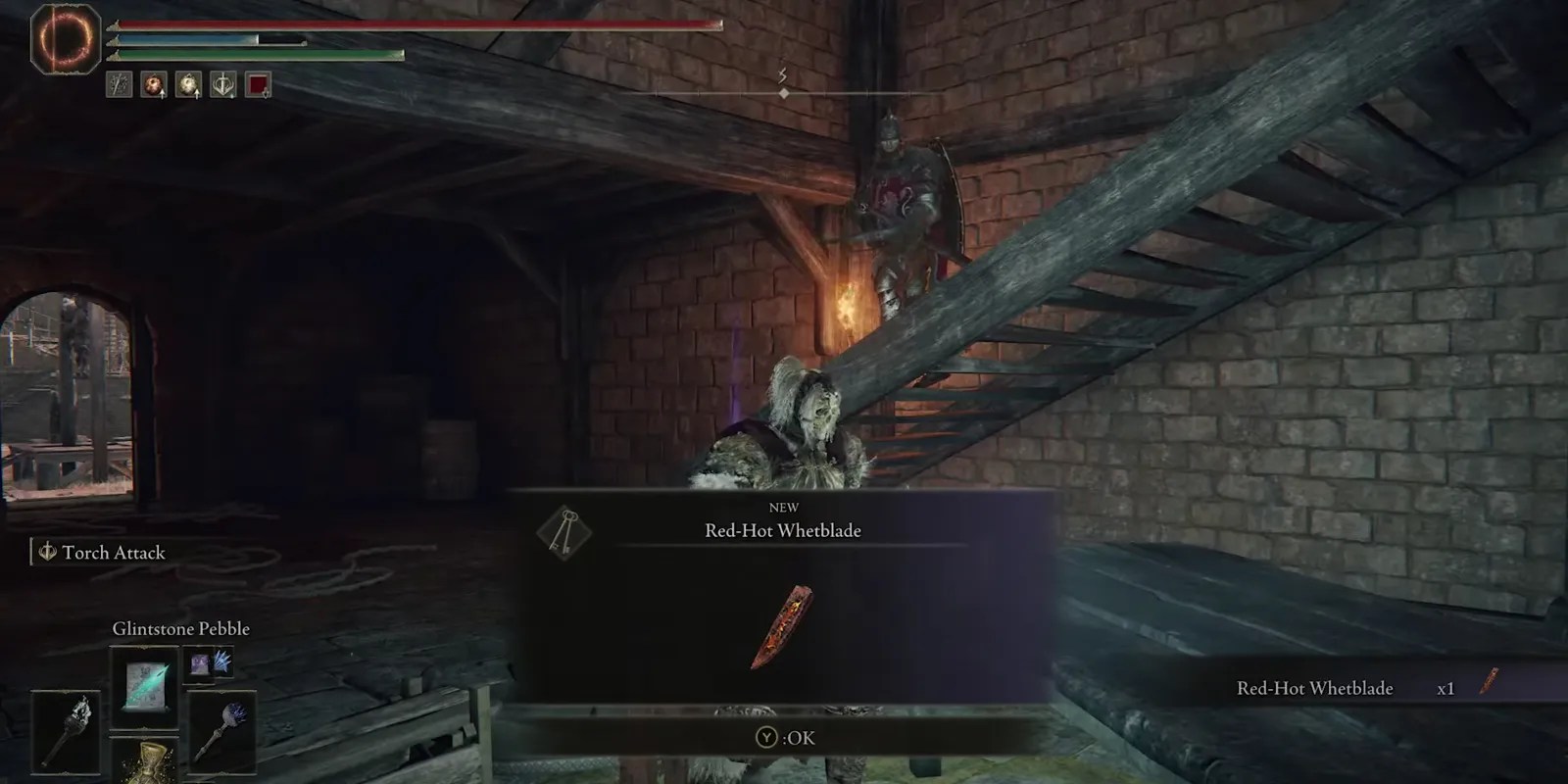
Task: Click the Elden Ring emblem in the top-left HUD
Action: 65,41
